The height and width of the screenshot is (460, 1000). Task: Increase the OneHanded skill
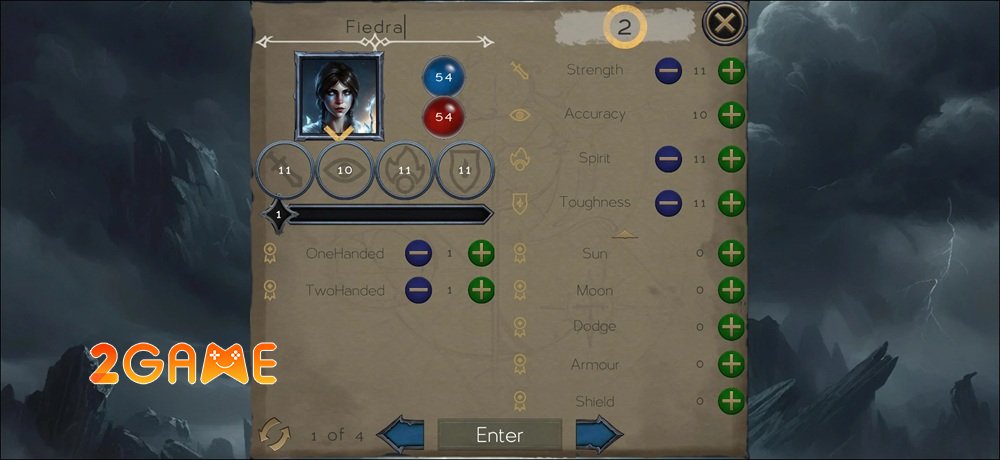[482, 253]
